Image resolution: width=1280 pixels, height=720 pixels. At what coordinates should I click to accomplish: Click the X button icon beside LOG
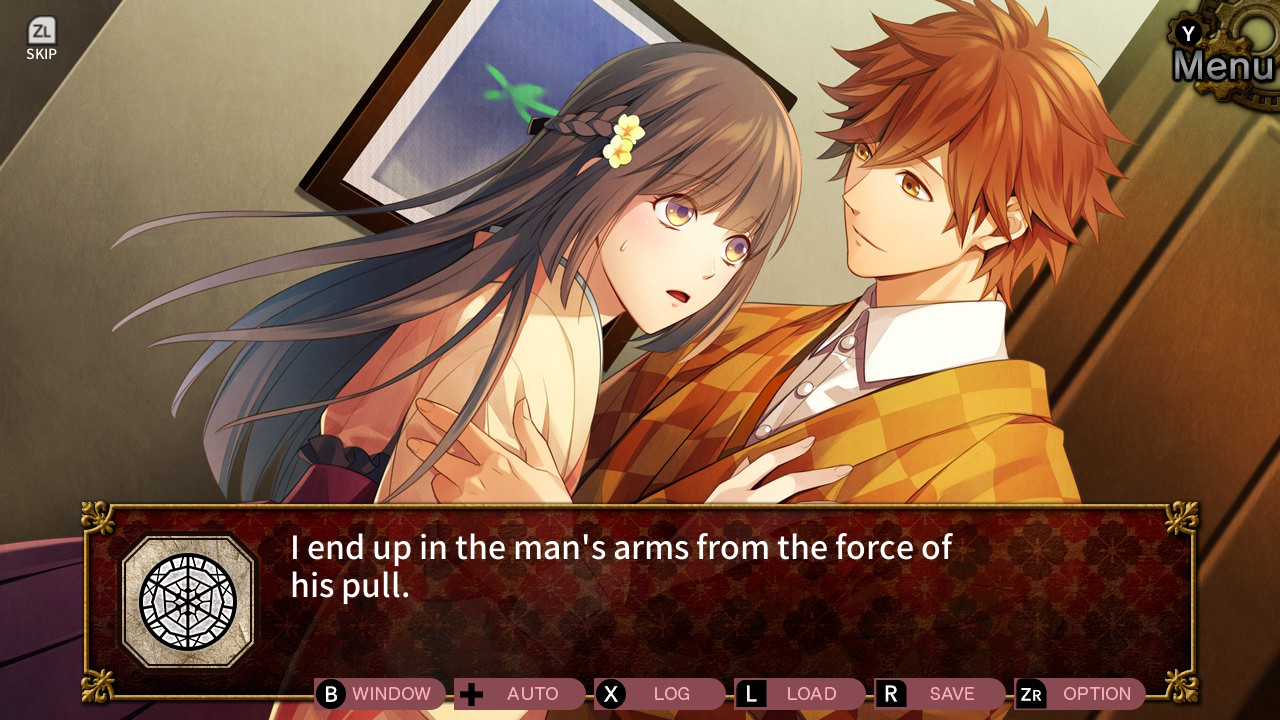point(613,693)
